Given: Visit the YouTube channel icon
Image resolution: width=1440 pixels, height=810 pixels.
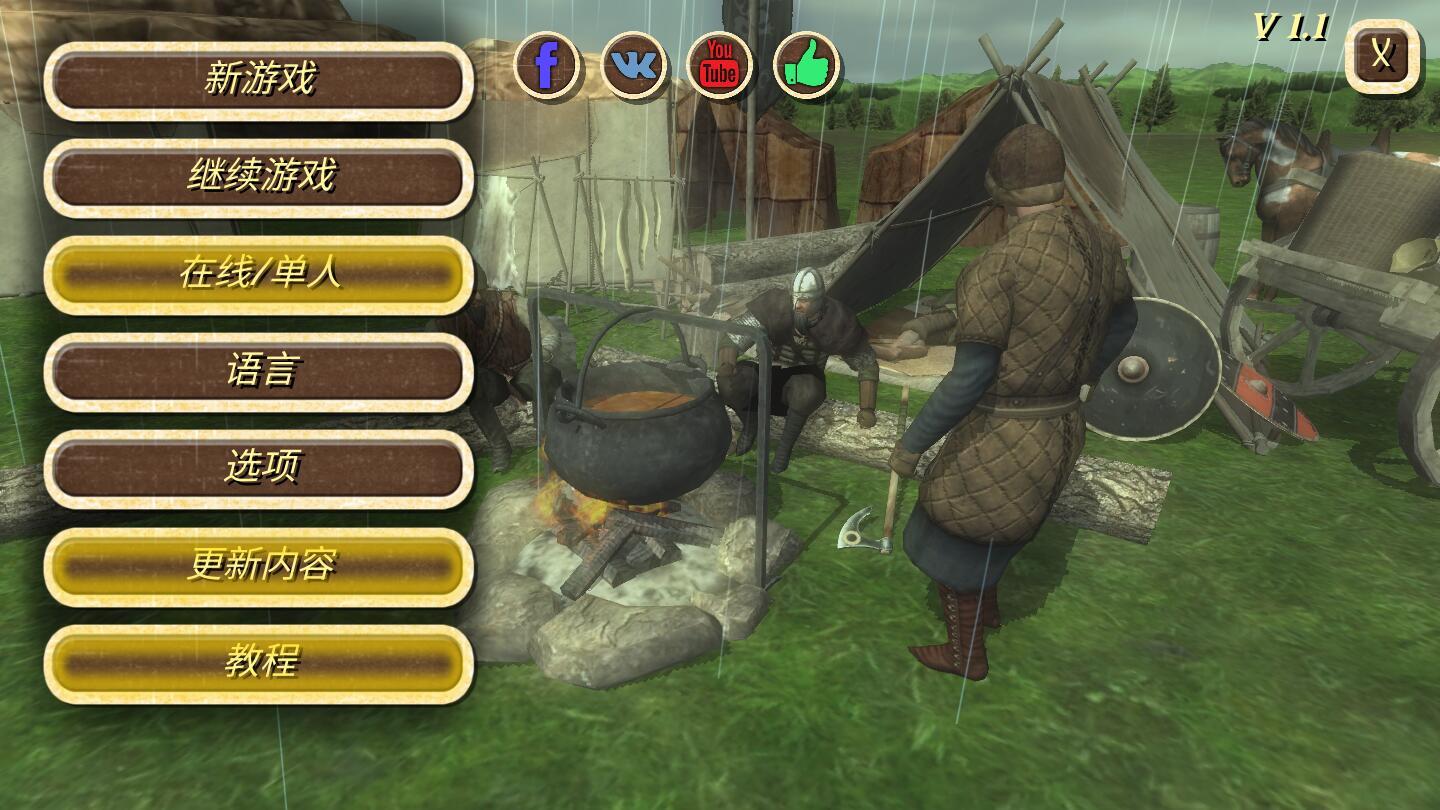Looking at the screenshot, I should [719, 66].
